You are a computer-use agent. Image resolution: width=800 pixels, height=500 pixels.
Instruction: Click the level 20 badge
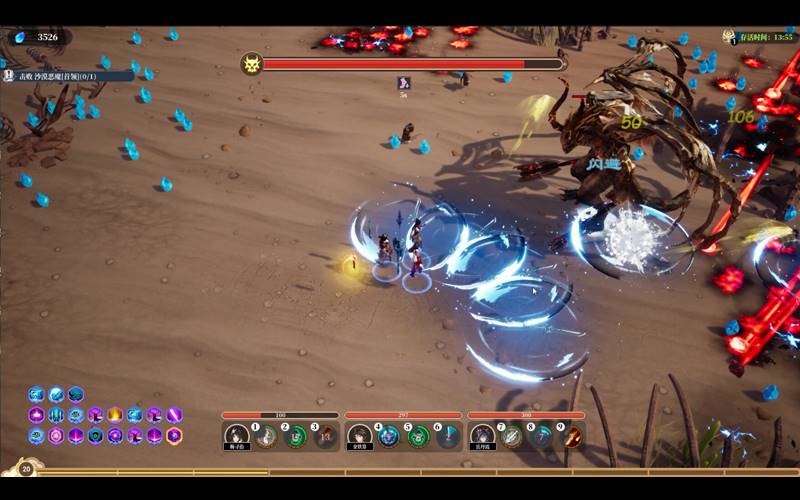27,468
